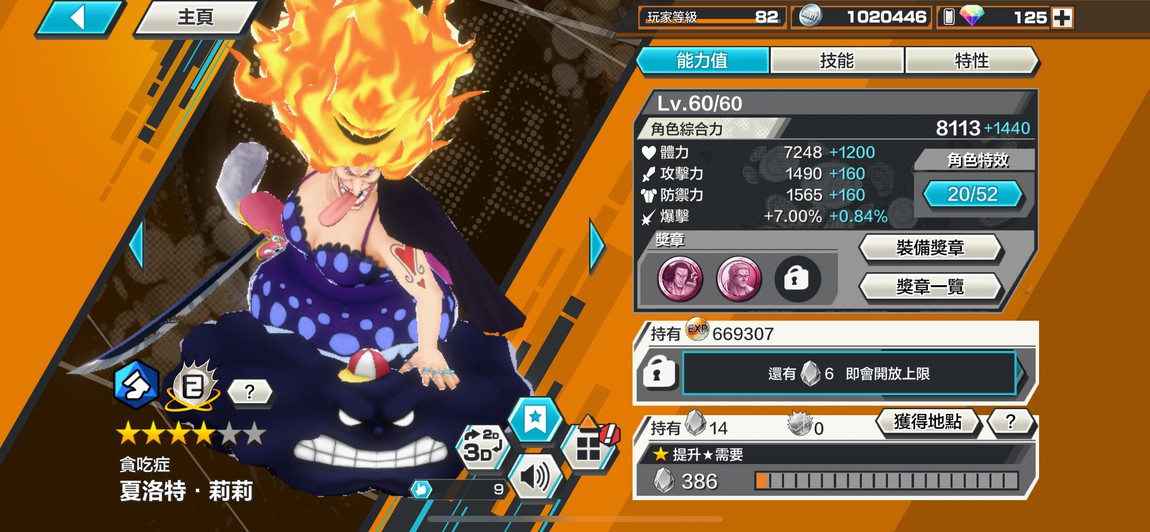This screenshot has width=1150, height=532.
Task: Select the locked third medal slot
Action: pyautogui.click(x=797, y=280)
